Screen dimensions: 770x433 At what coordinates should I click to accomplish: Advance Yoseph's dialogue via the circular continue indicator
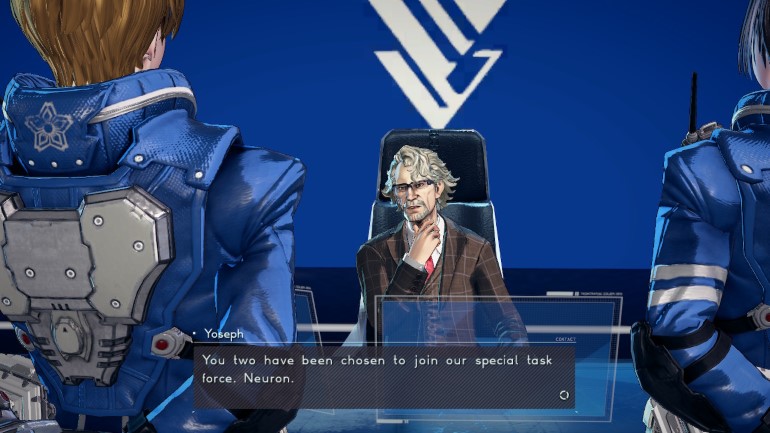click(x=564, y=395)
